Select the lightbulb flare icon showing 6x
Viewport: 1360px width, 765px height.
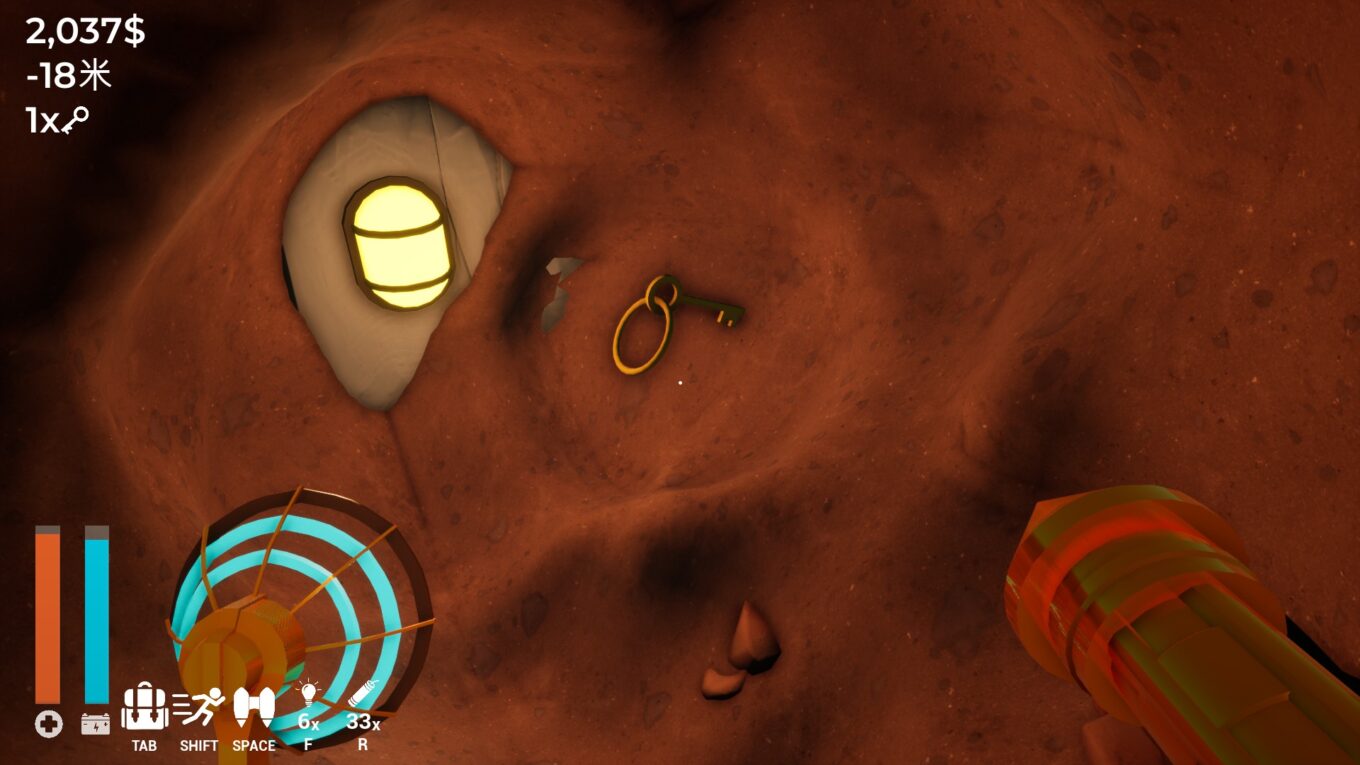[x=308, y=701]
